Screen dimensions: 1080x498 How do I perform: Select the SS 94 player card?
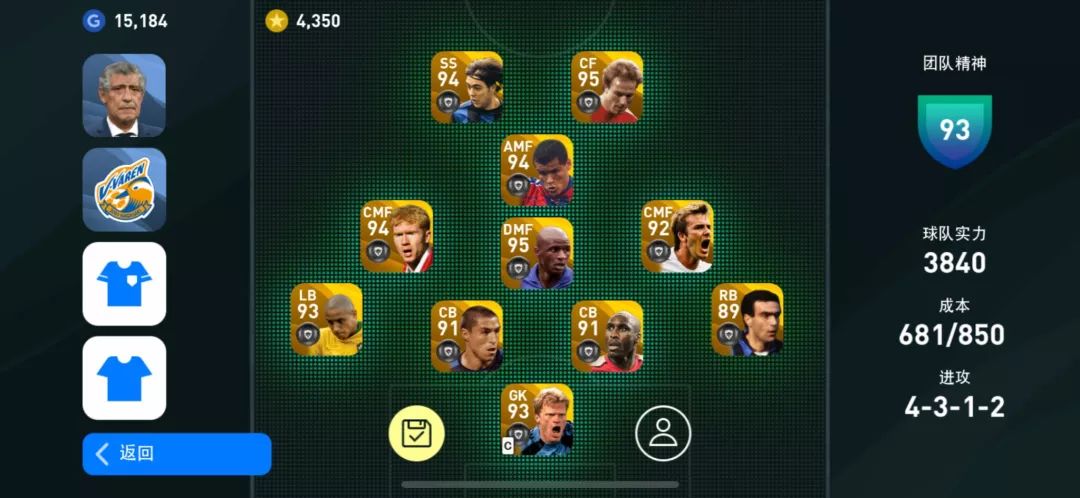pyautogui.click(x=467, y=87)
